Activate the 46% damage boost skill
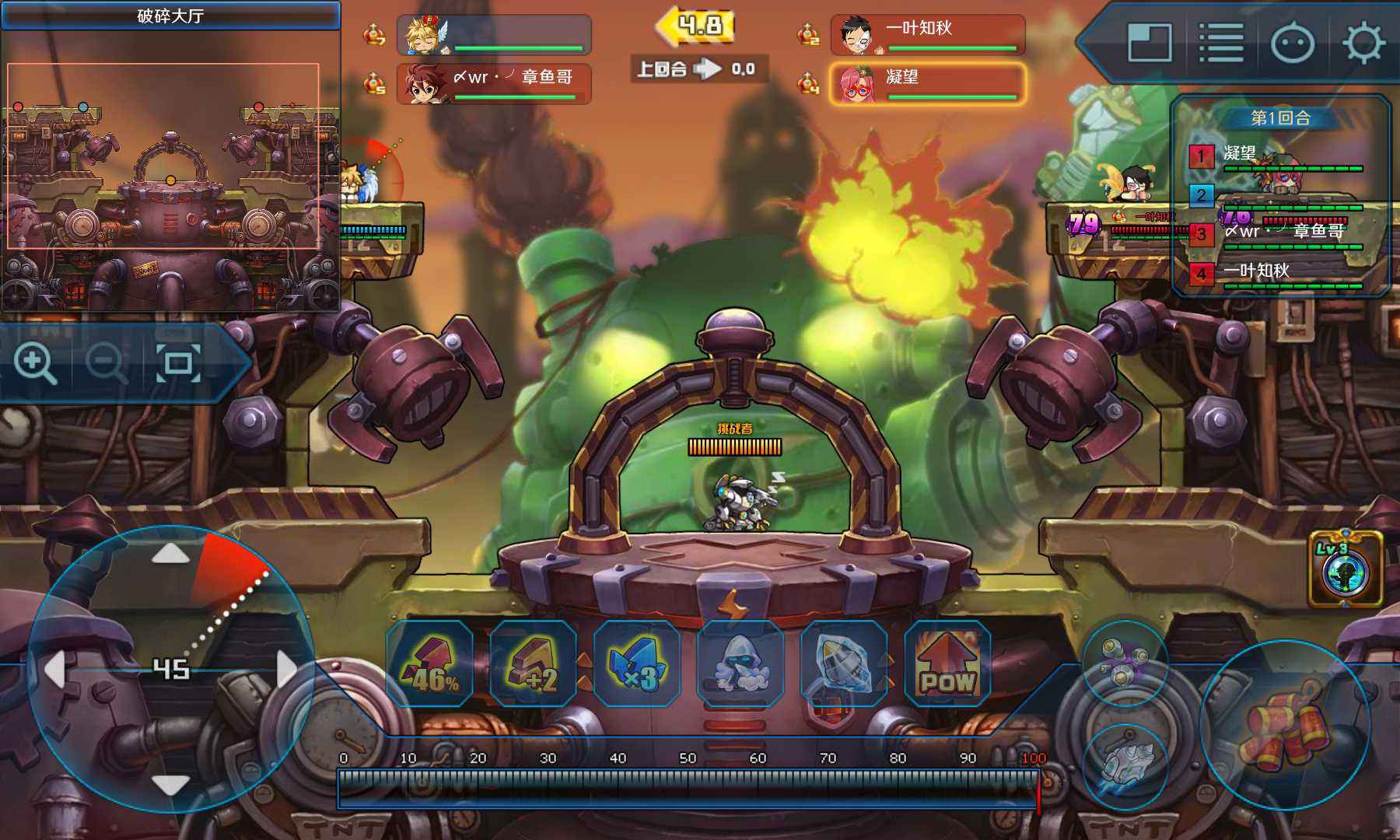This screenshot has width=1400, height=840. [x=429, y=663]
